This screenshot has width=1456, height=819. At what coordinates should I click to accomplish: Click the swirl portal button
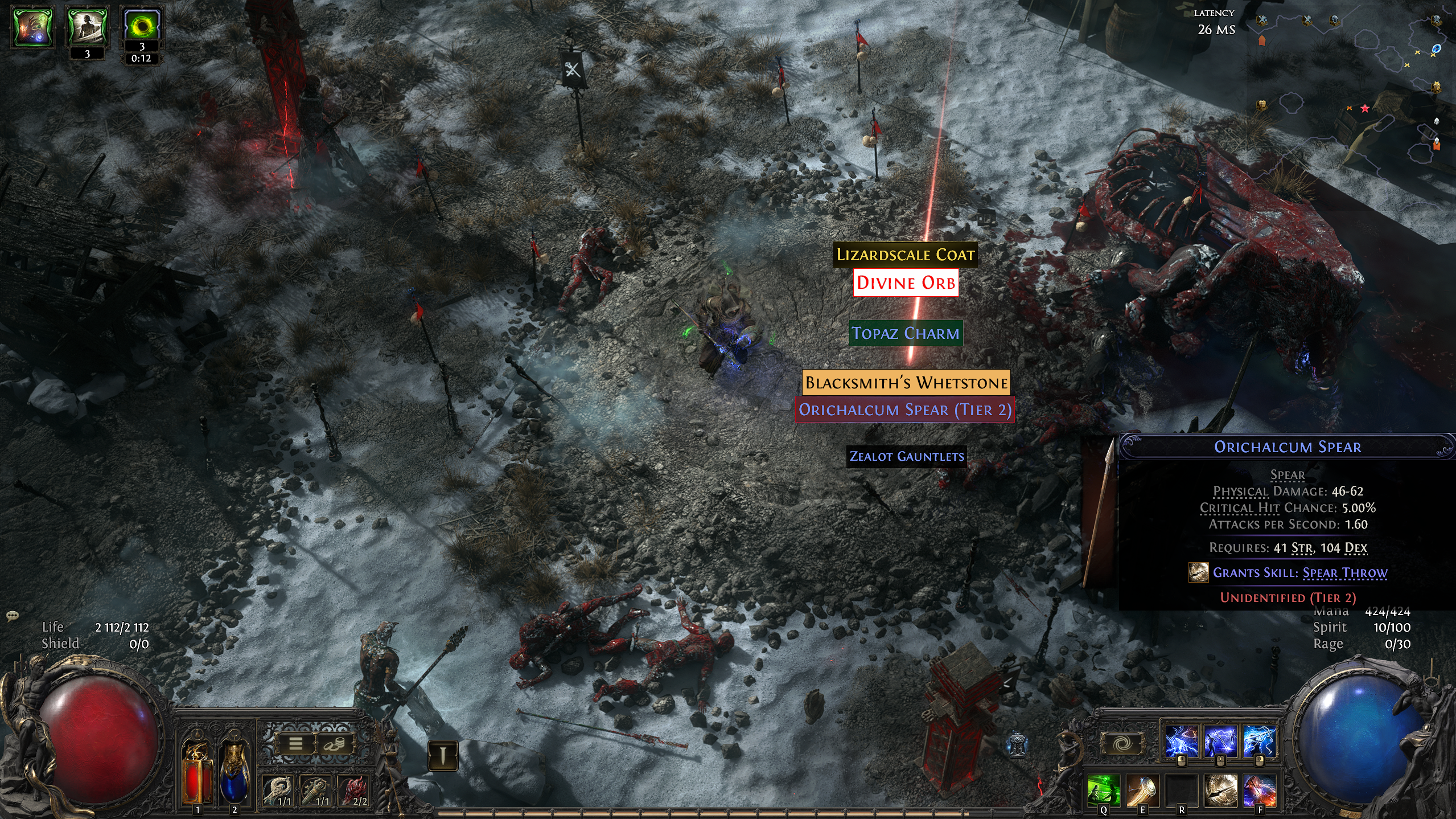[x=1122, y=744]
